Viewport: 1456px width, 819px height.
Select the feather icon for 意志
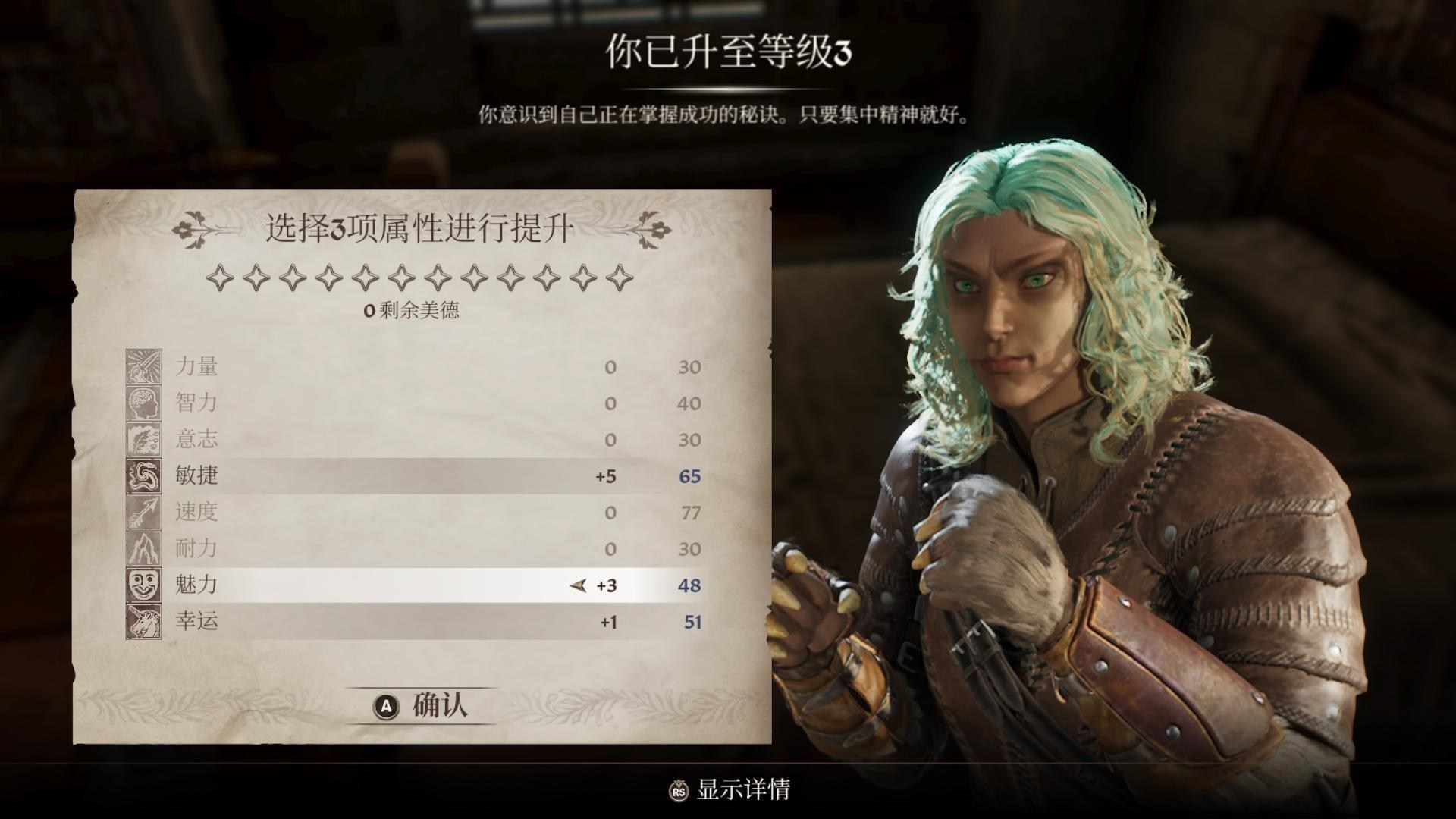point(146,439)
